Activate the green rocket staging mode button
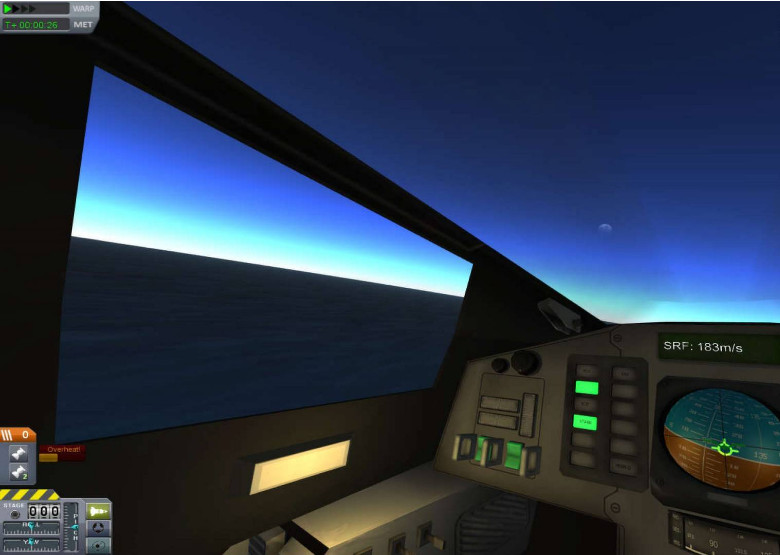 98,511
